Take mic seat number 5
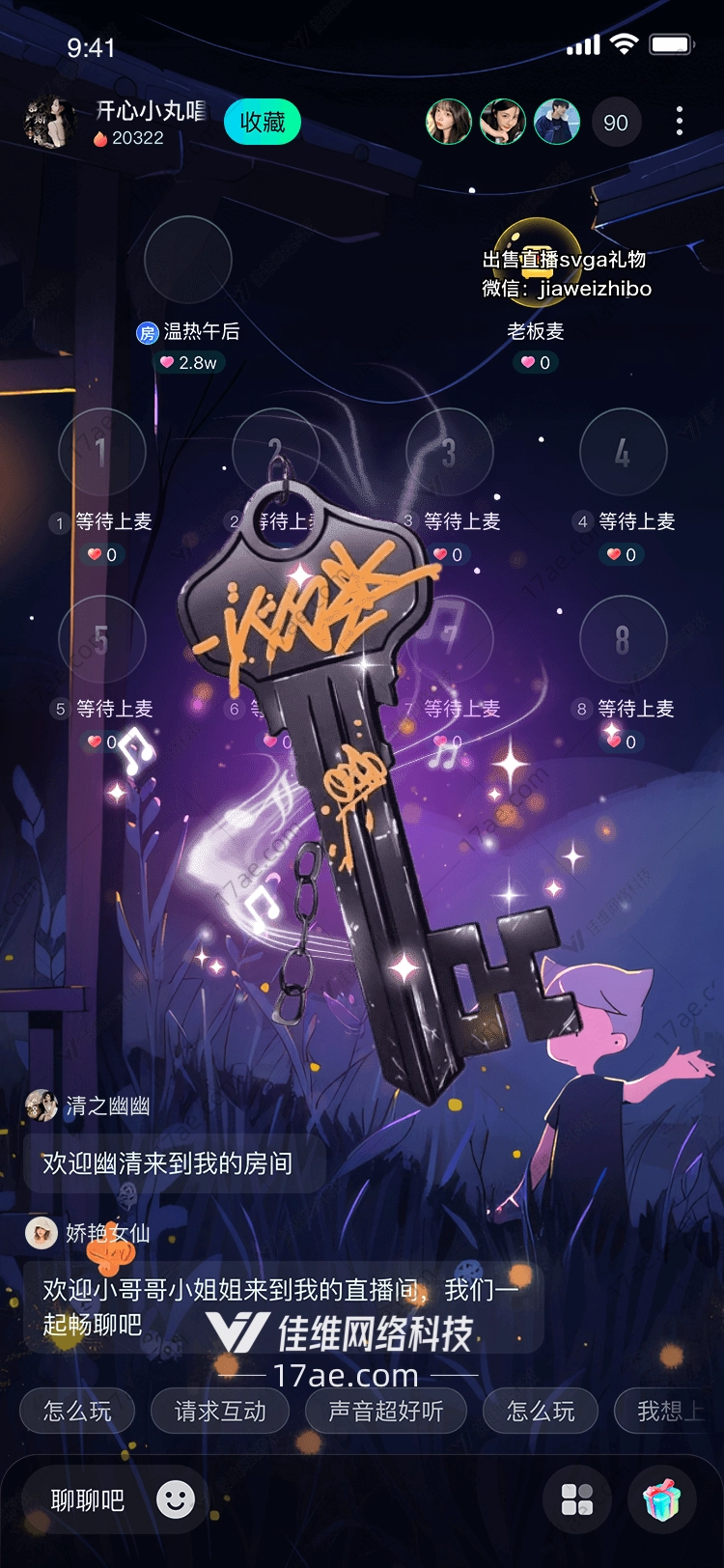This screenshot has width=724, height=1568. [x=101, y=639]
